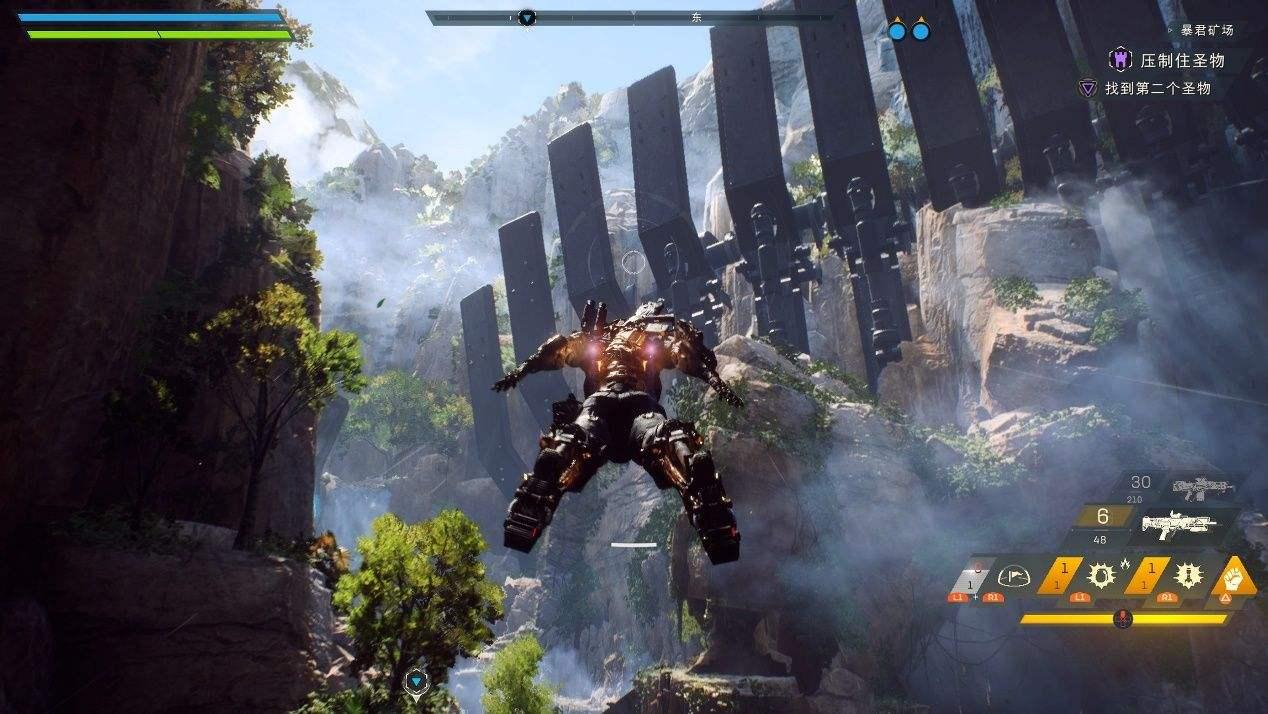Select the 压制住圣物 mission objective

tap(1182, 60)
